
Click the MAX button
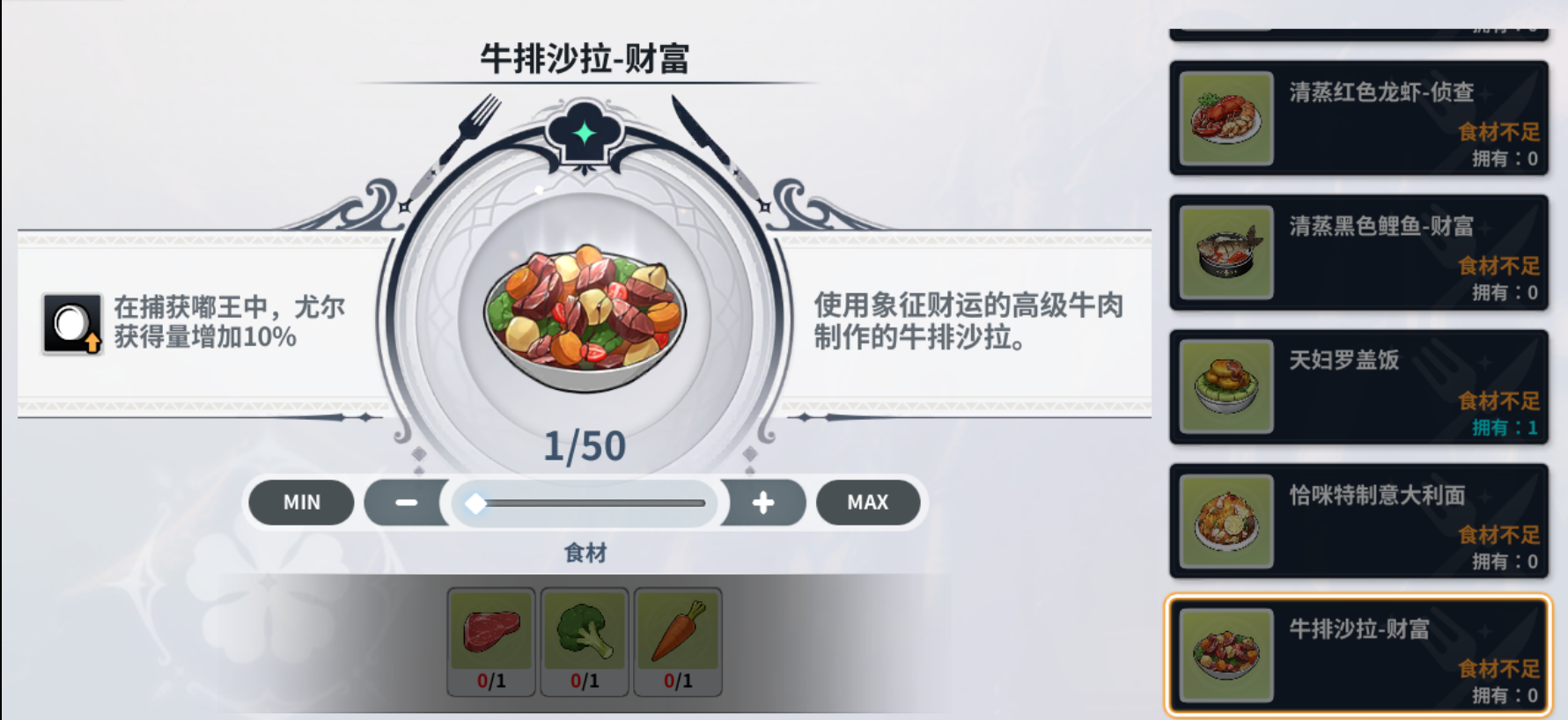click(868, 503)
